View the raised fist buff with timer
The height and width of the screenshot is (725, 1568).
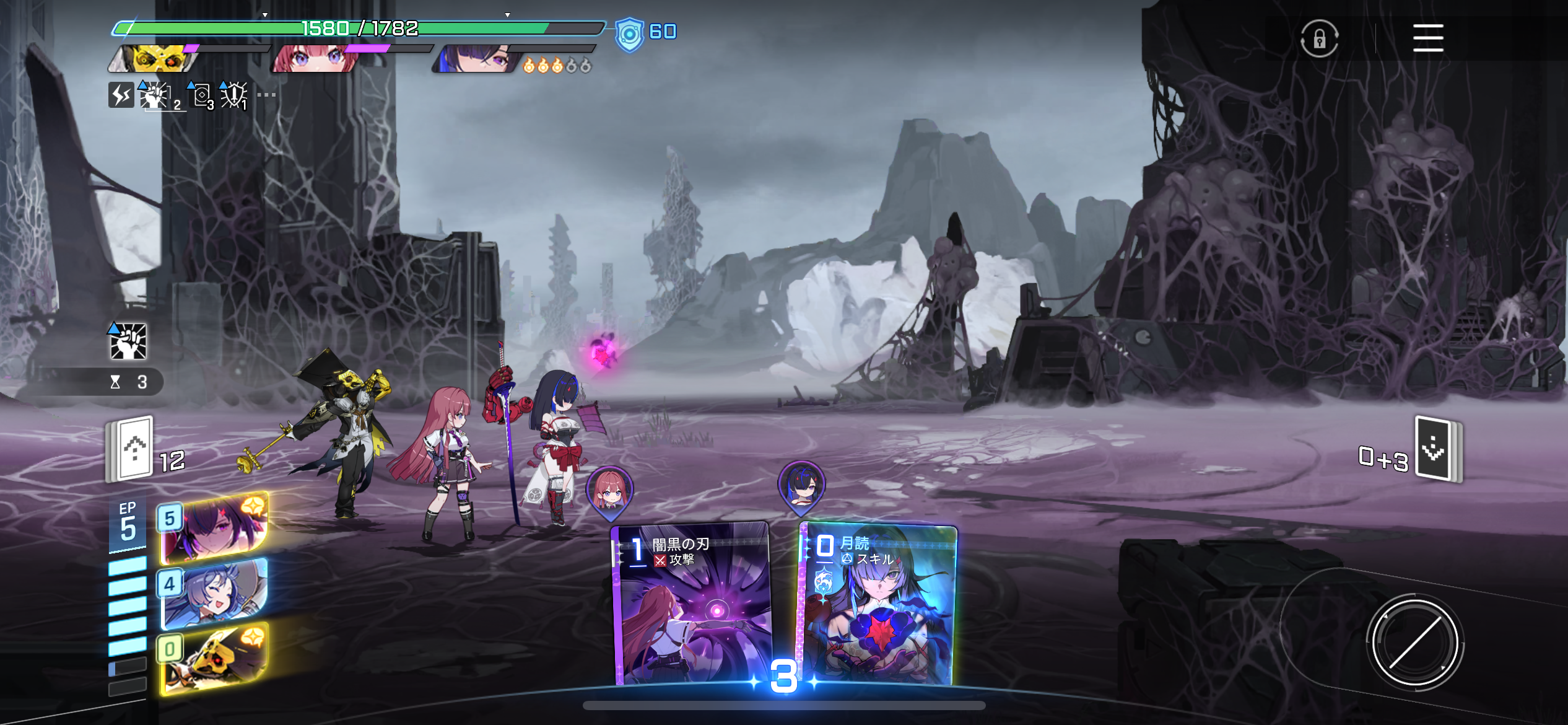point(129,341)
